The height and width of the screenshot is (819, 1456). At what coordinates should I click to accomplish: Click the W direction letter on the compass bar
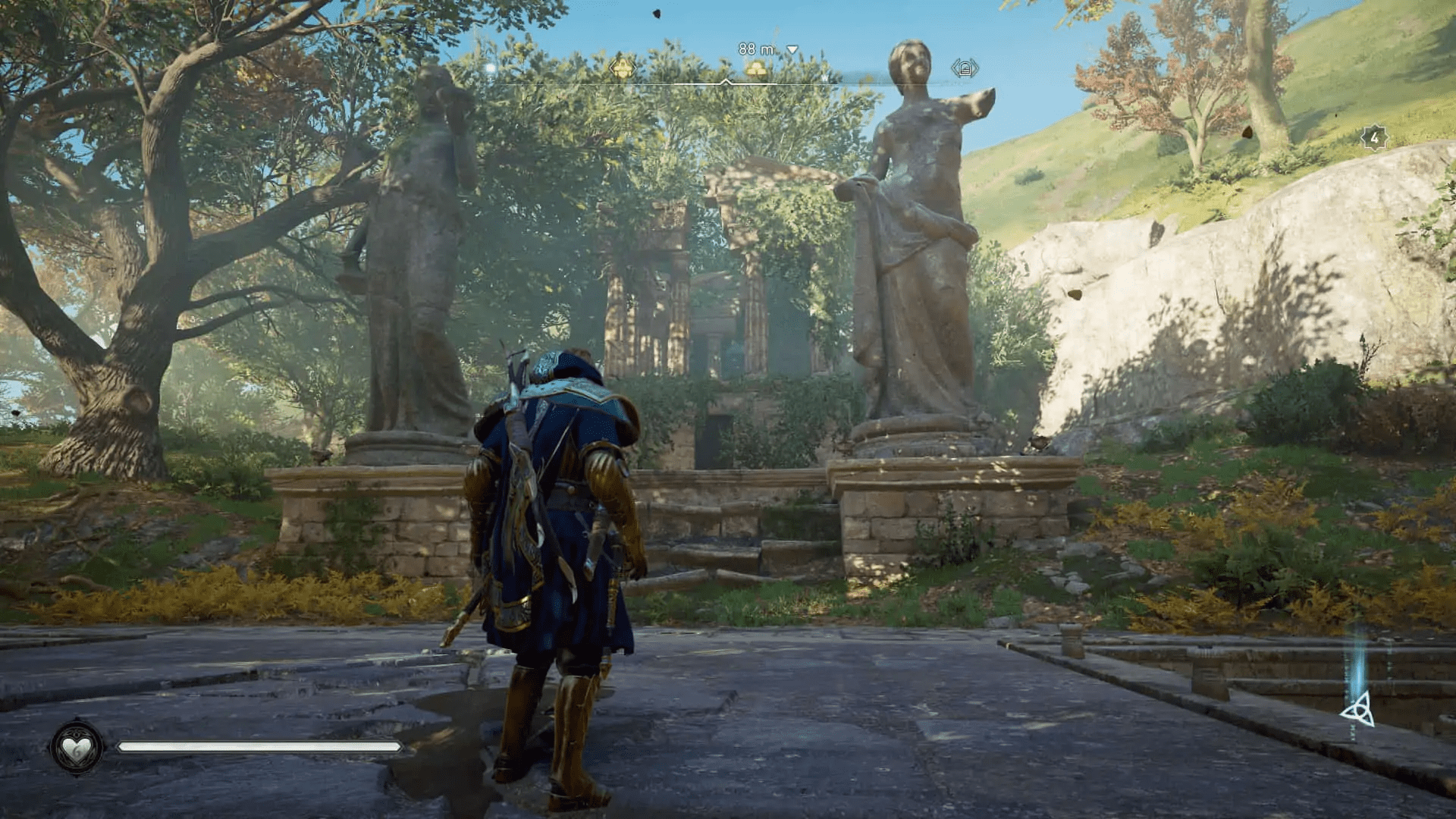pyautogui.click(x=824, y=77)
